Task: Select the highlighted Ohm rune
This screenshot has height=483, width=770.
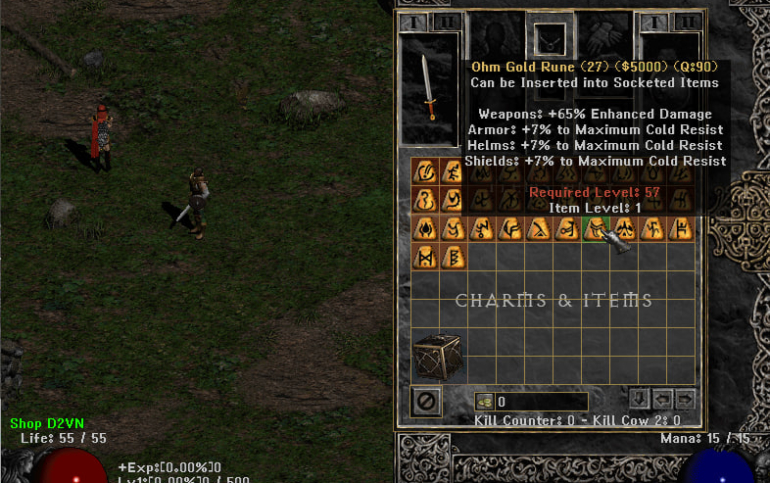Action: [597, 229]
